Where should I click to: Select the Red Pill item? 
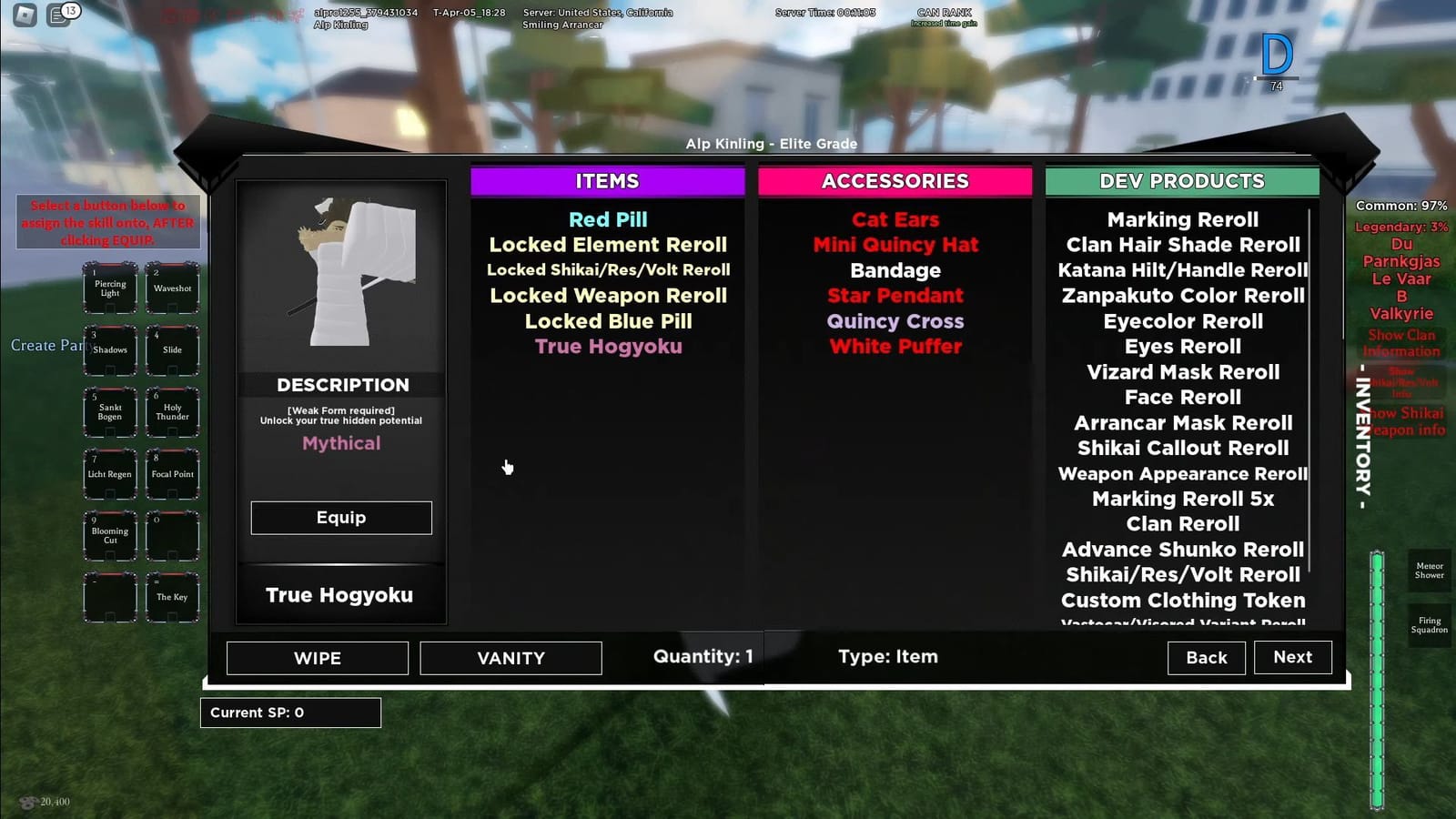pyautogui.click(x=607, y=219)
